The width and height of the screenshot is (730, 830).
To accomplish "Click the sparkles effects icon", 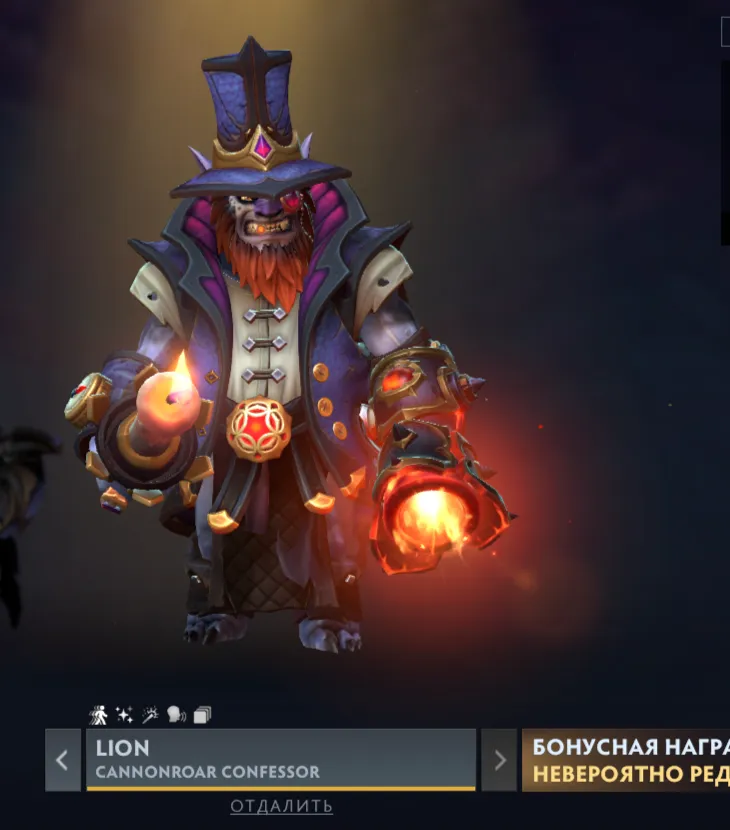I will pos(124,715).
